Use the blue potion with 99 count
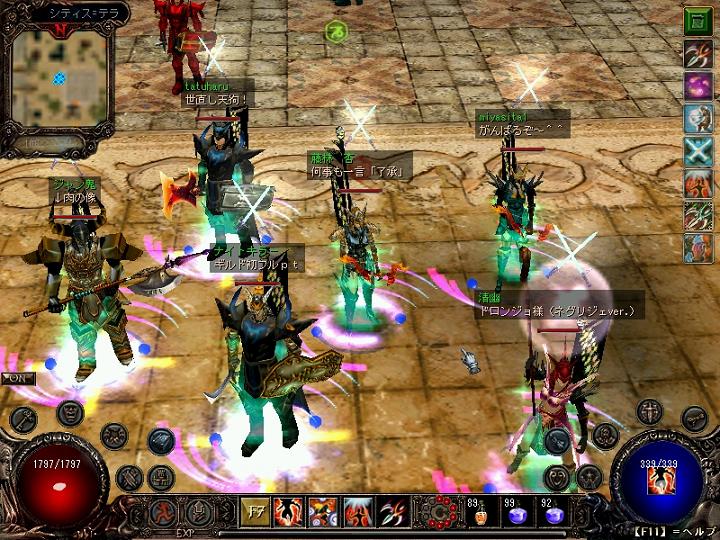Screen dimensions: 720x540 pyautogui.click(x=517, y=517)
